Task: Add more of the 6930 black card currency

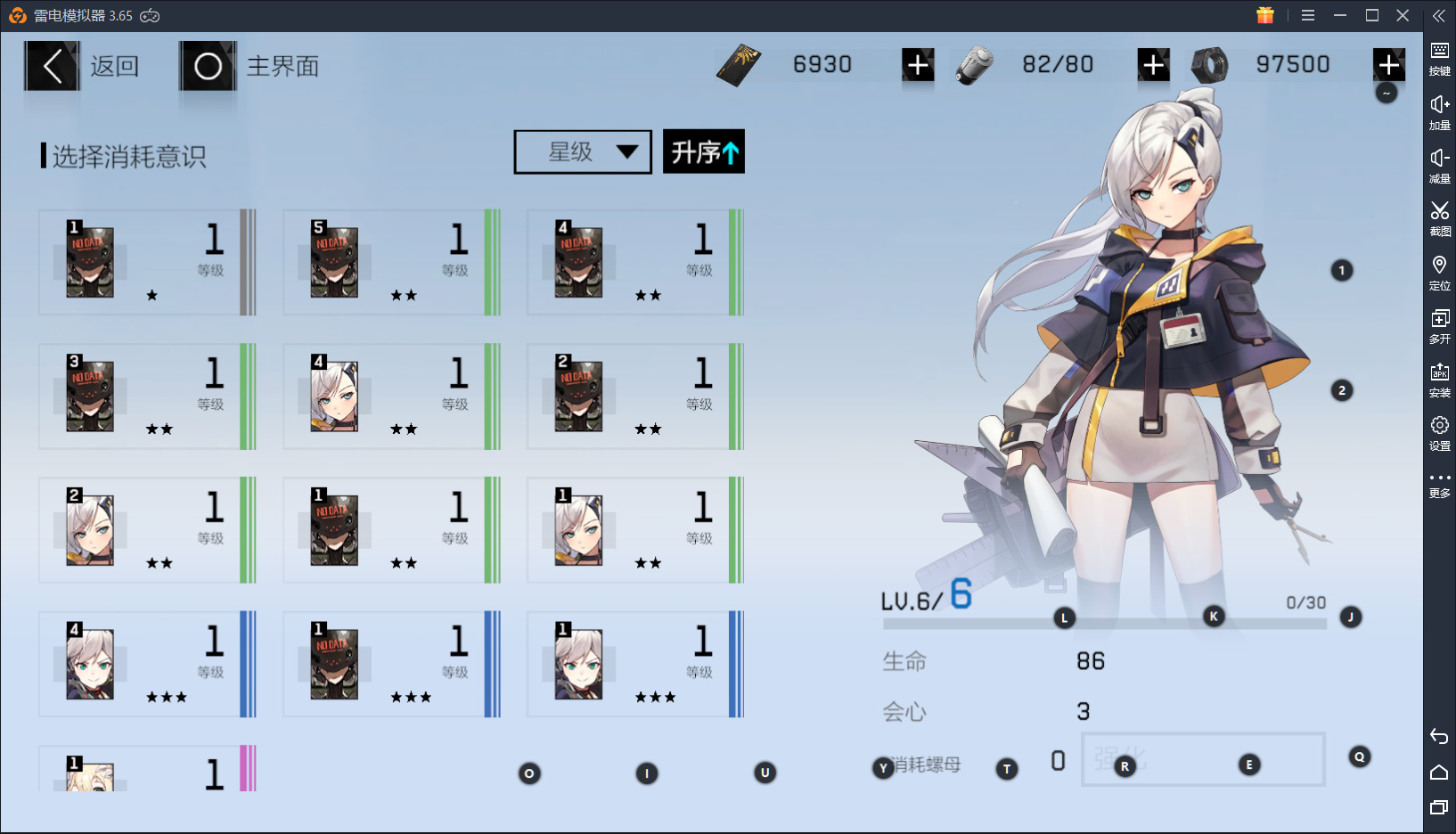Action: click(x=918, y=65)
